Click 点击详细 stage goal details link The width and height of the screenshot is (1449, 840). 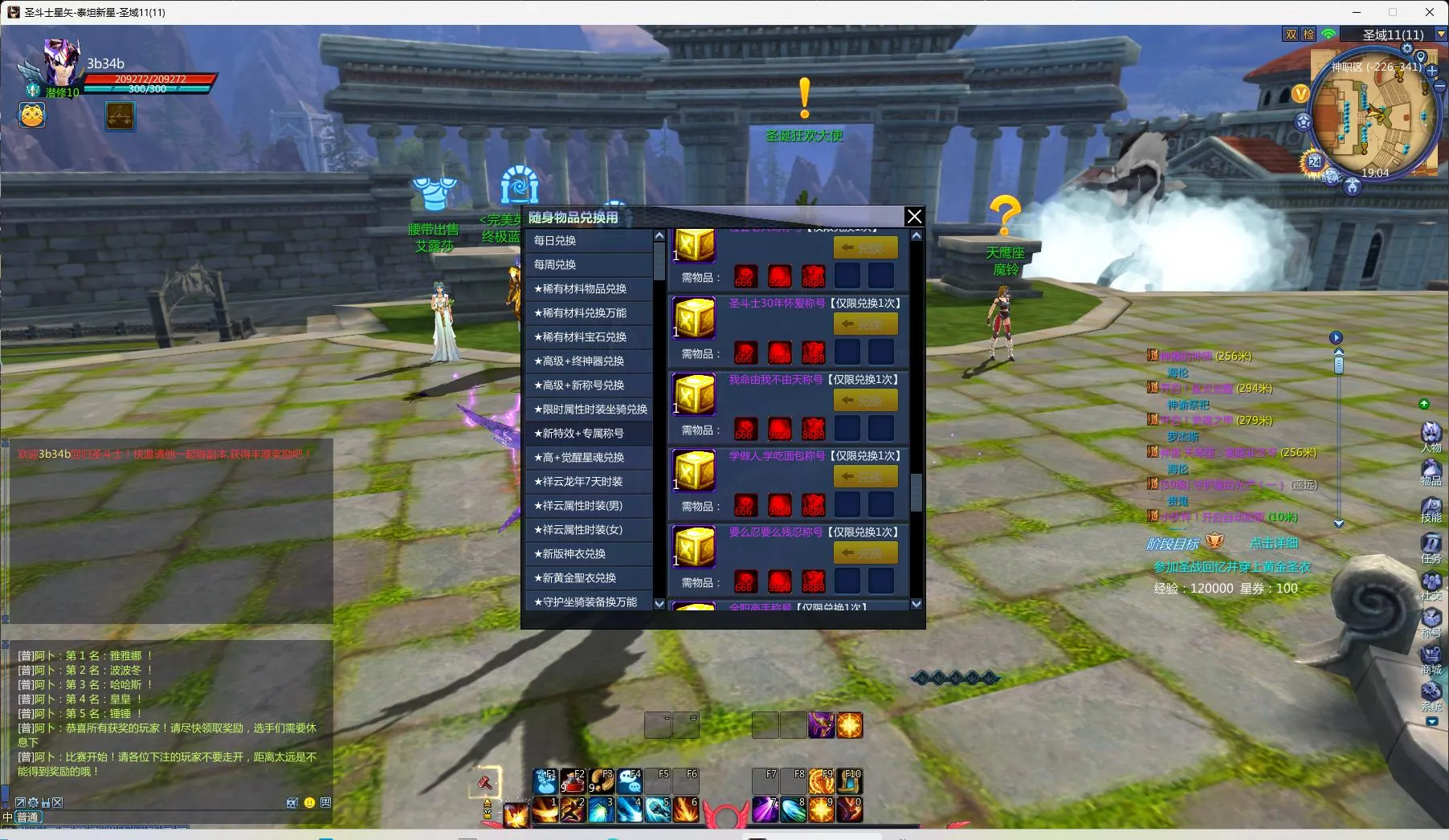1273,543
